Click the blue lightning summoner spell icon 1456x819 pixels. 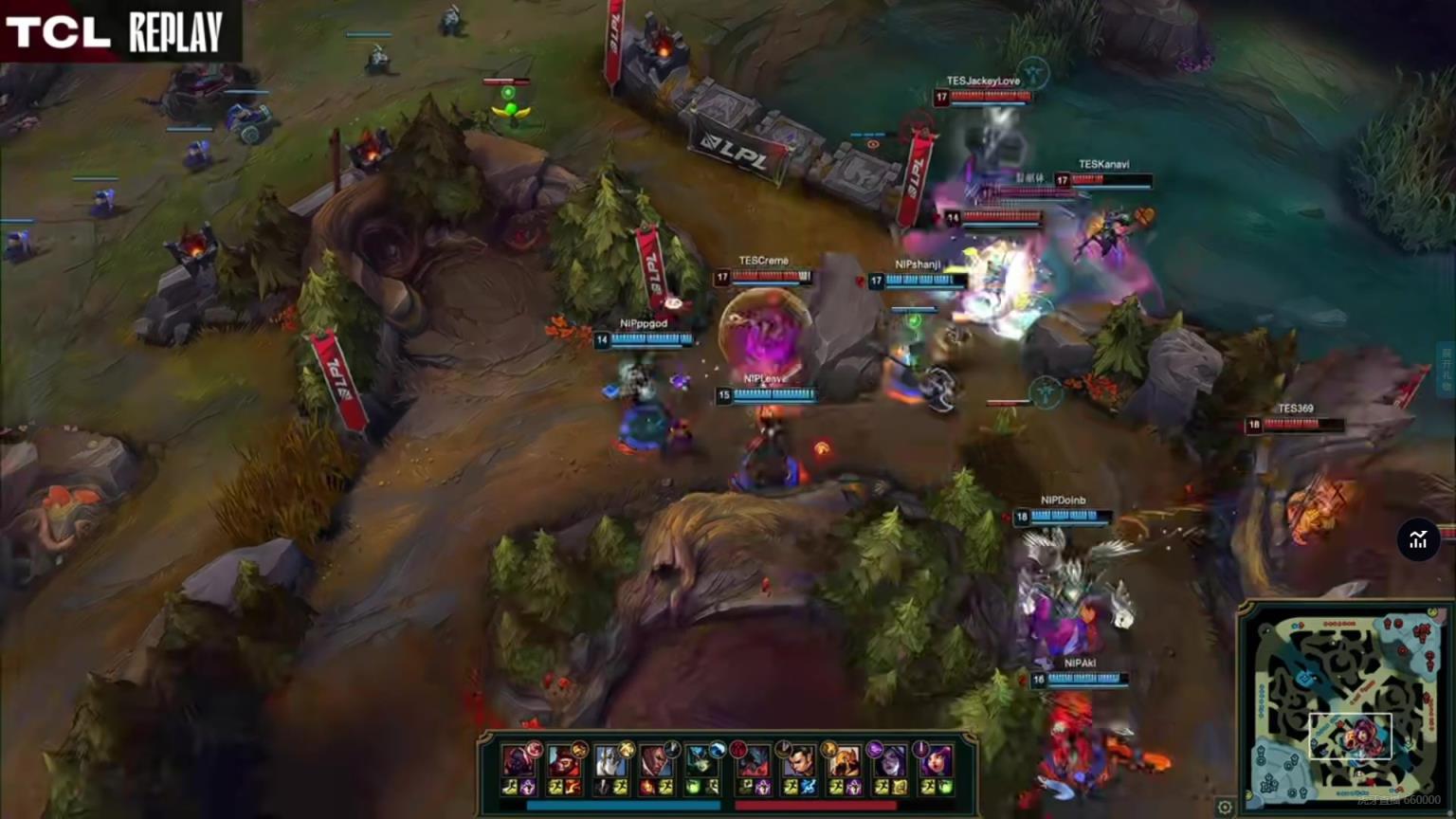pos(808,787)
